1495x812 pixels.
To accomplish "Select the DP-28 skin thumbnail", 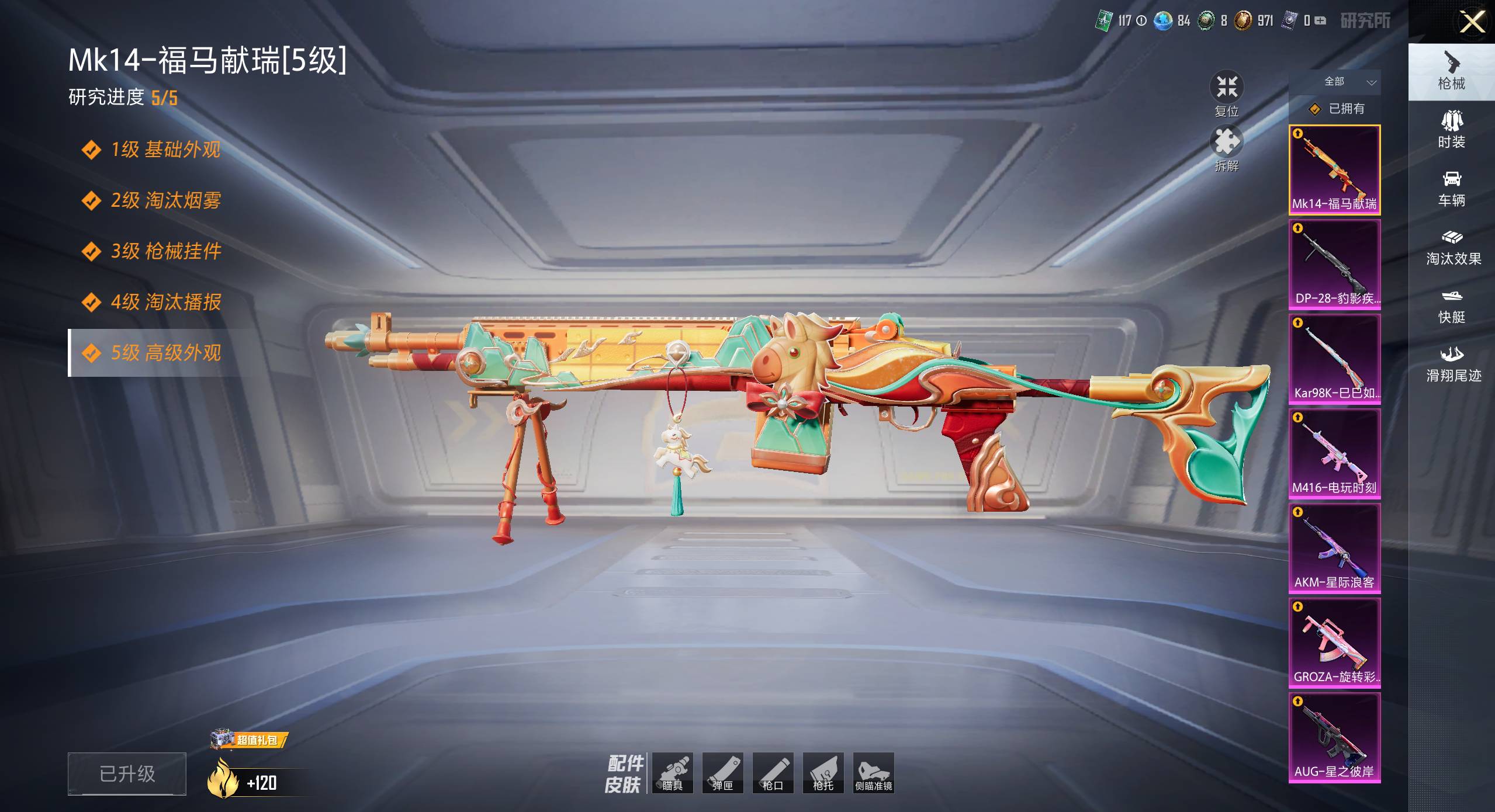I will click(x=1334, y=265).
